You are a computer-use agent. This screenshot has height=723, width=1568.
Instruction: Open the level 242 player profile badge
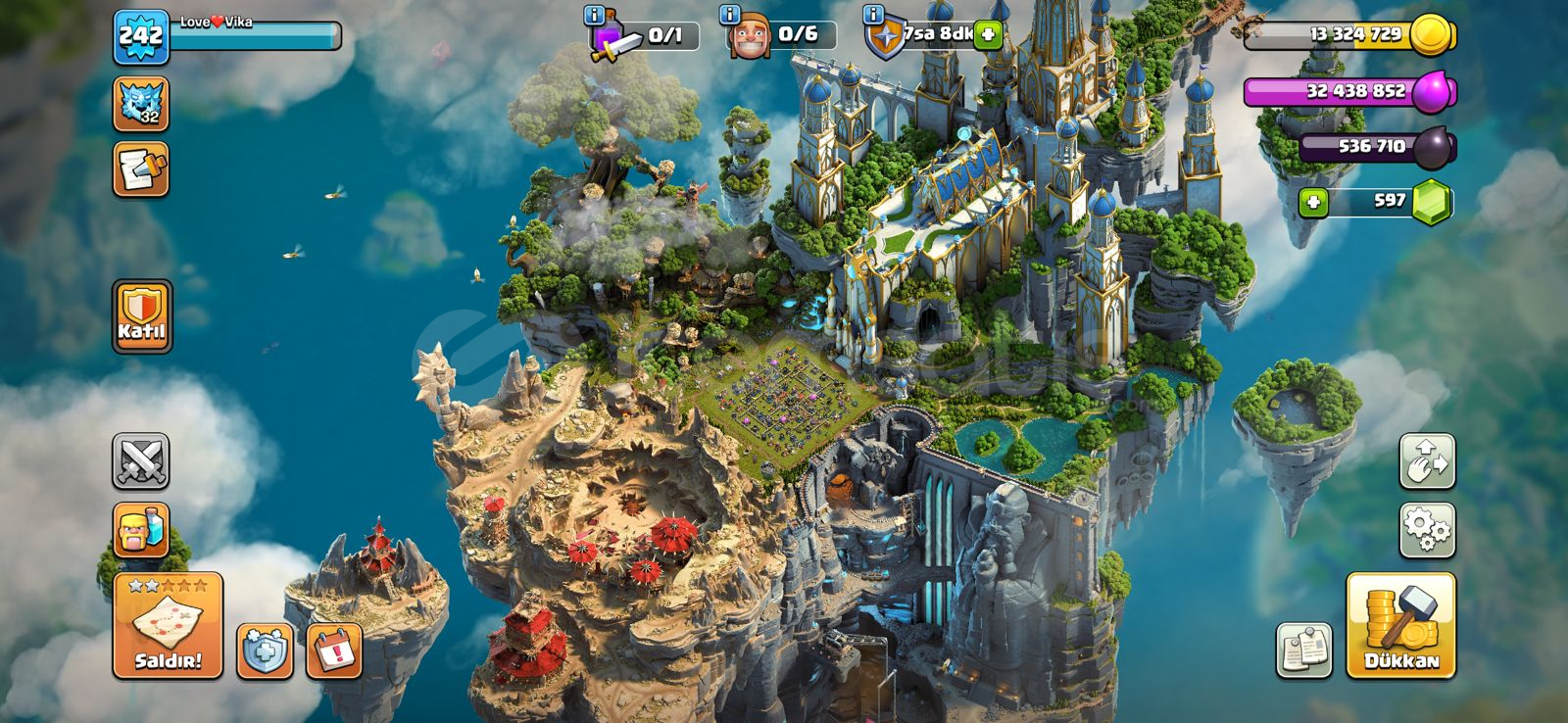tap(141, 38)
